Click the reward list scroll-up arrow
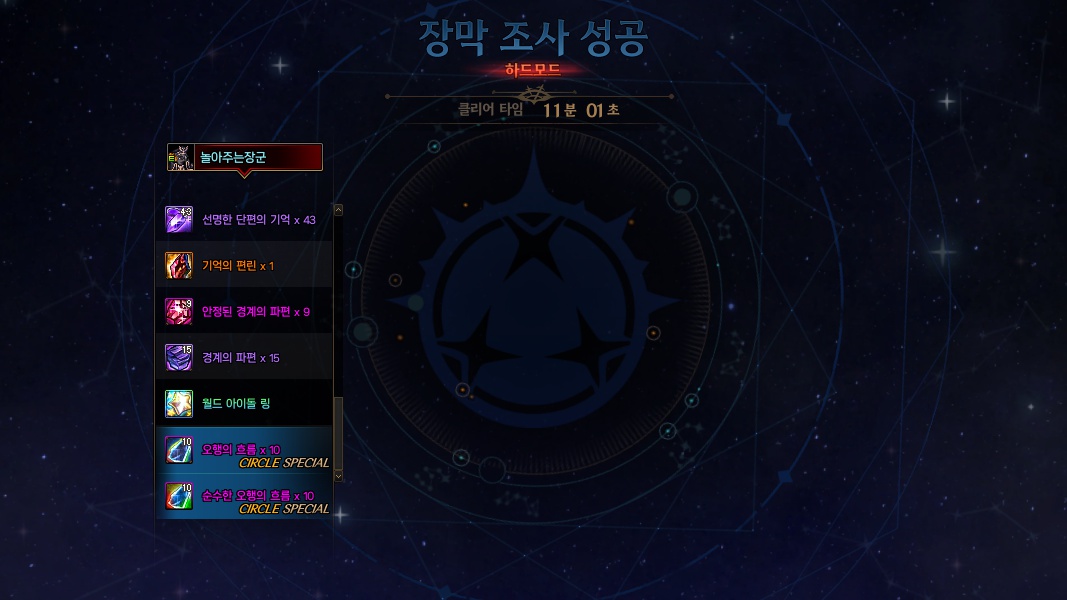Screen dimensions: 1067x600 [338, 210]
